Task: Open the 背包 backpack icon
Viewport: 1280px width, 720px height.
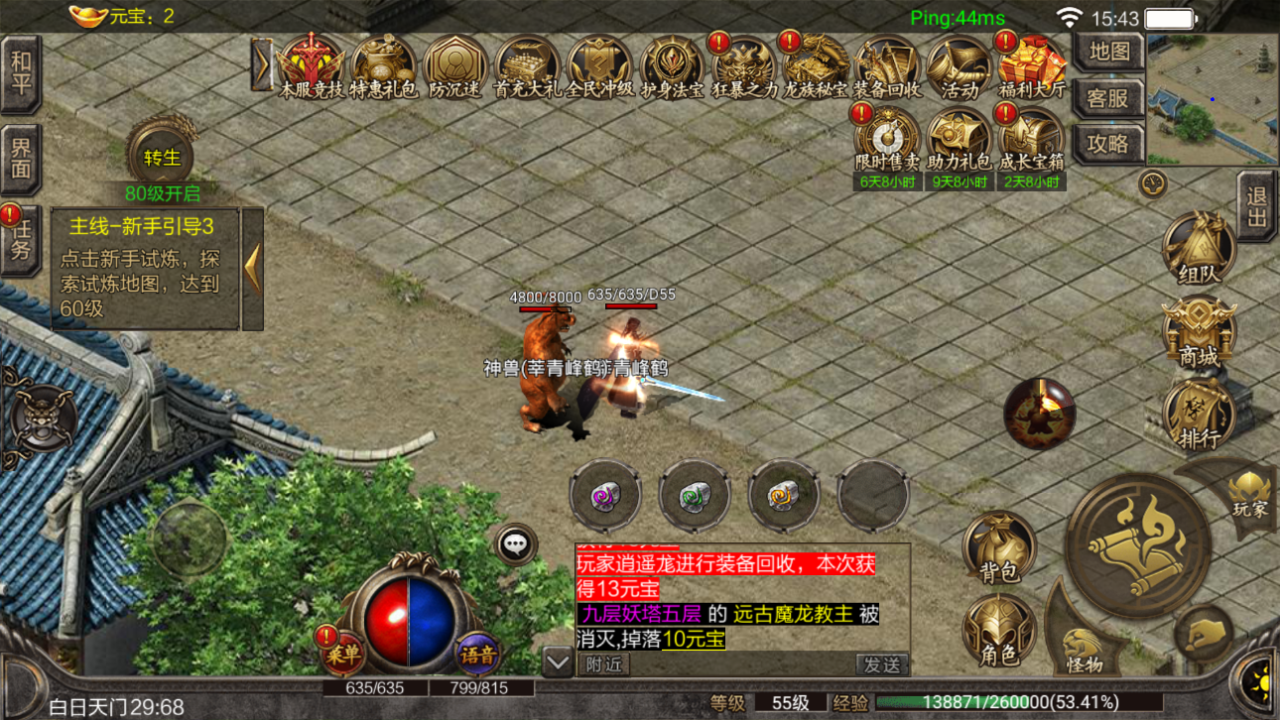Action: click(999, 545)
